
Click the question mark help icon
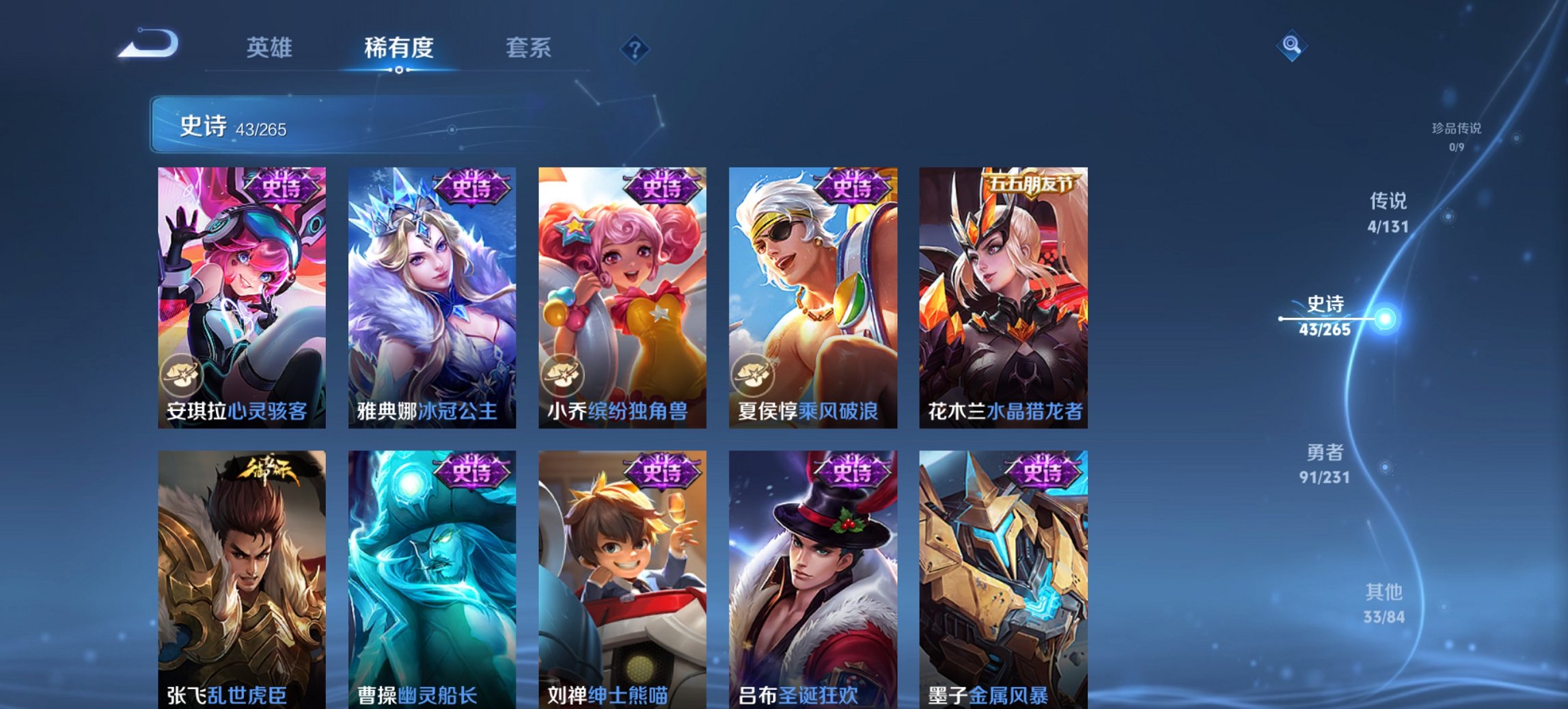[635, 50]
